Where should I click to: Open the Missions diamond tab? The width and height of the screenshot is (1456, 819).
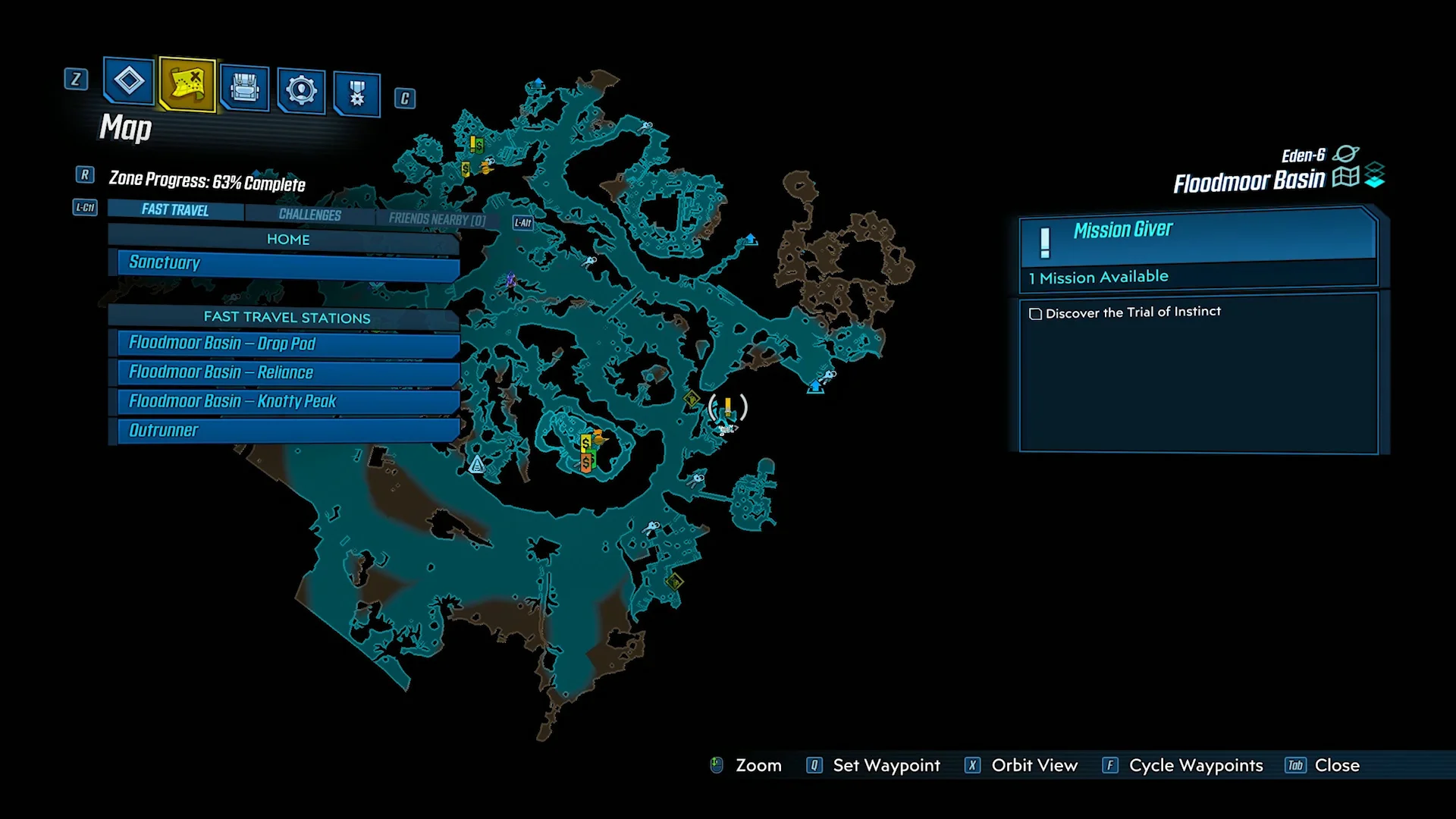click(x=129, y=80)
